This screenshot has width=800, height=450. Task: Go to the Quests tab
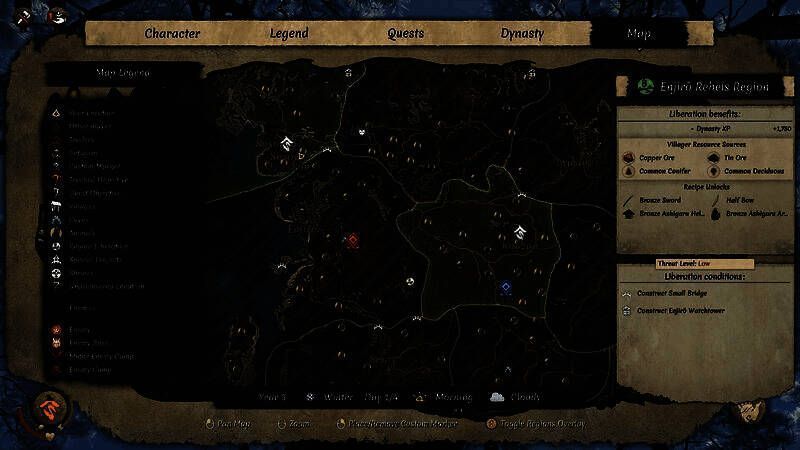point(406,33)
